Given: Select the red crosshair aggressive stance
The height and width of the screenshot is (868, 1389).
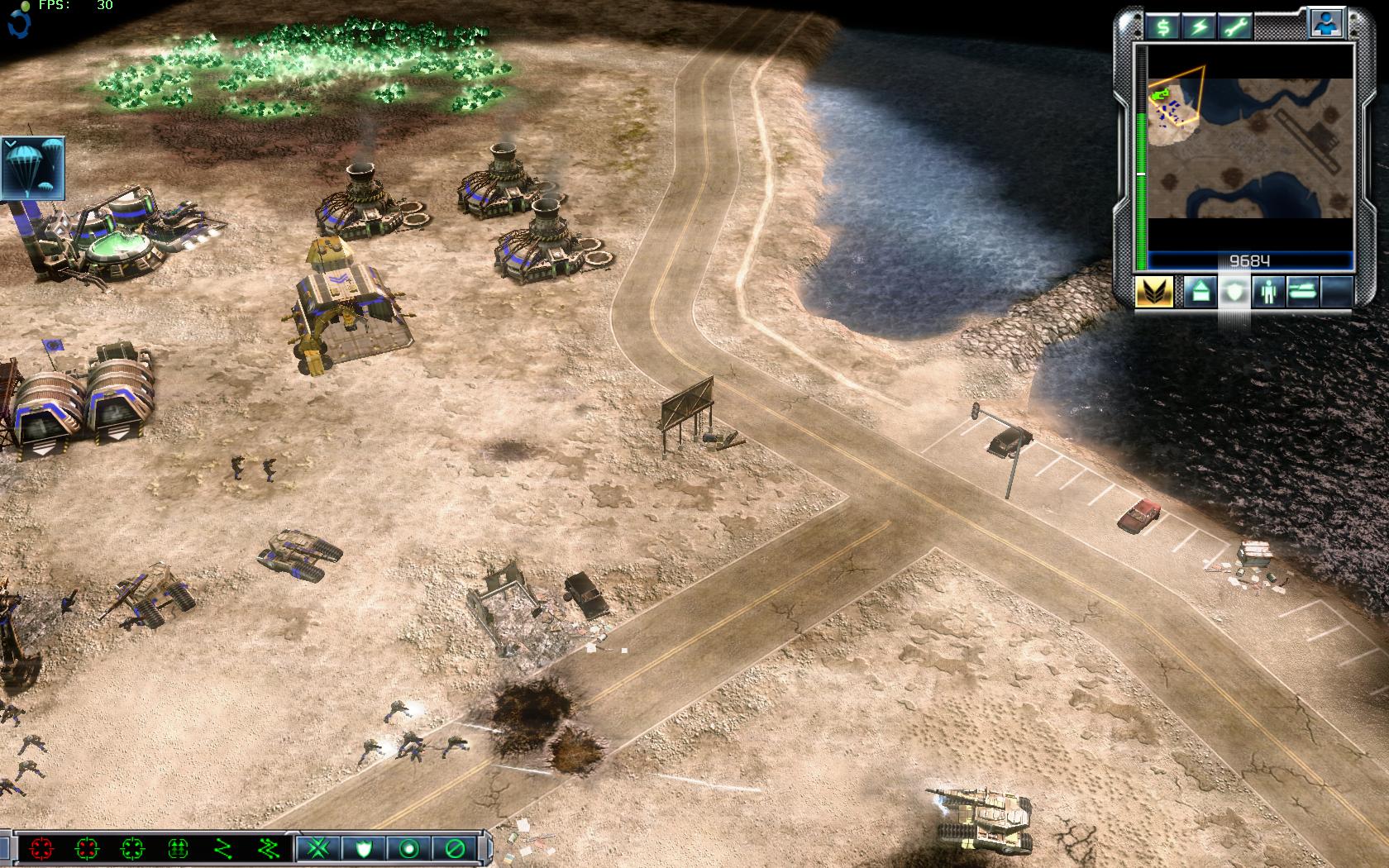Looking at the screenshot, I should coord(41,847).
